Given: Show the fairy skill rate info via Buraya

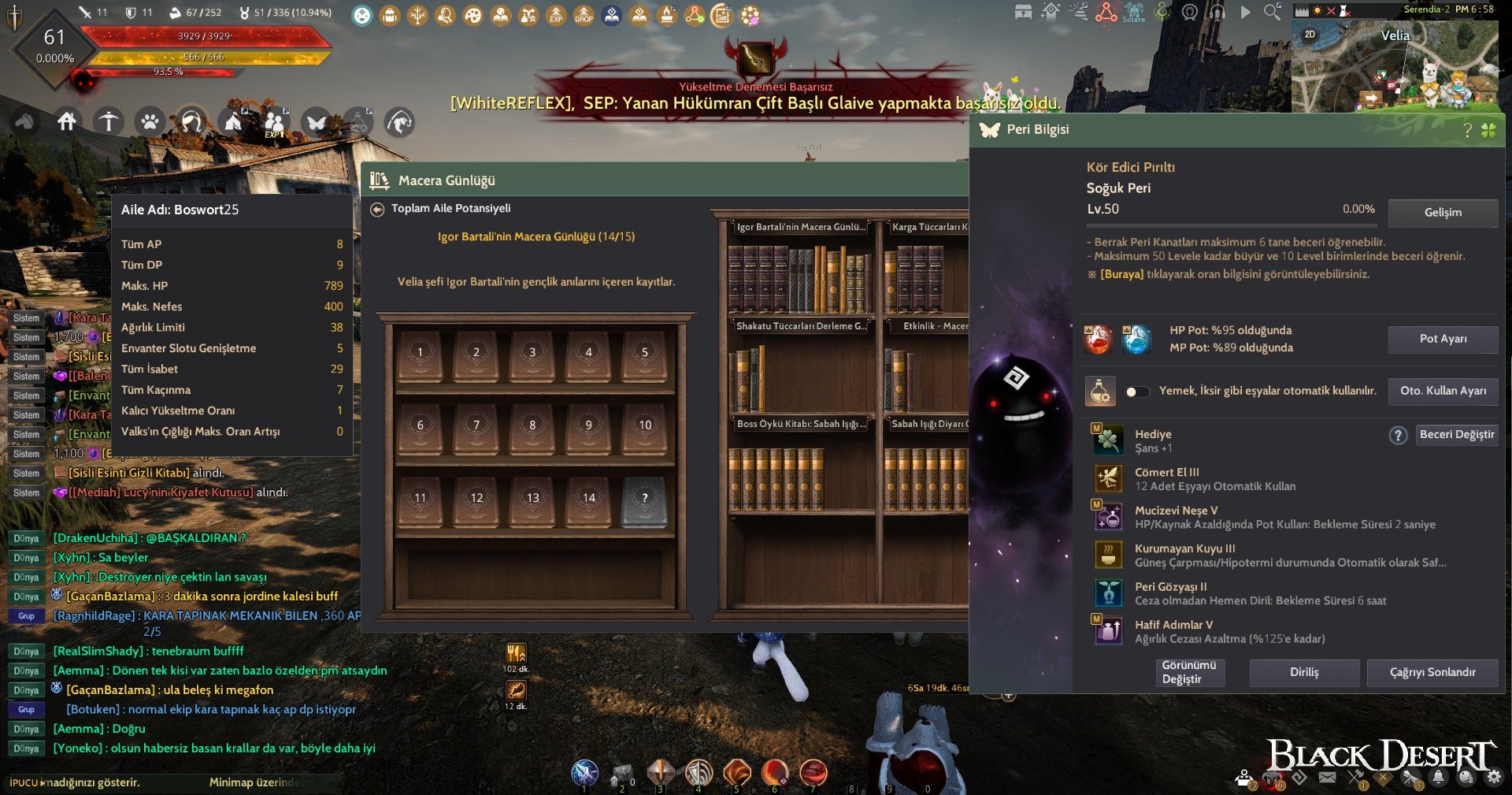Looking at the screenshot, I should coord(1121,274).
